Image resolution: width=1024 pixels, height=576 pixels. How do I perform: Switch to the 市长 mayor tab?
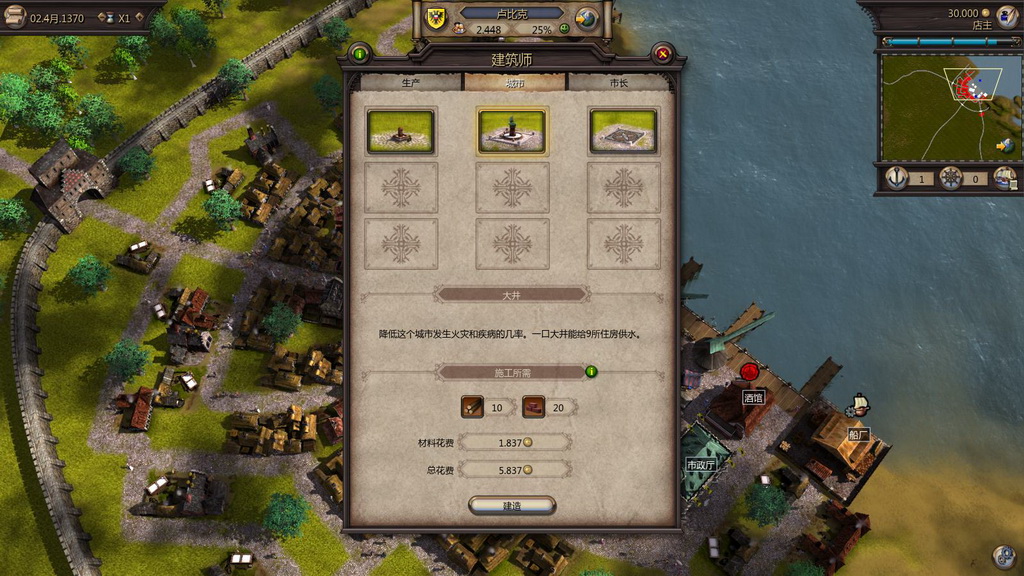click(619, 83)
